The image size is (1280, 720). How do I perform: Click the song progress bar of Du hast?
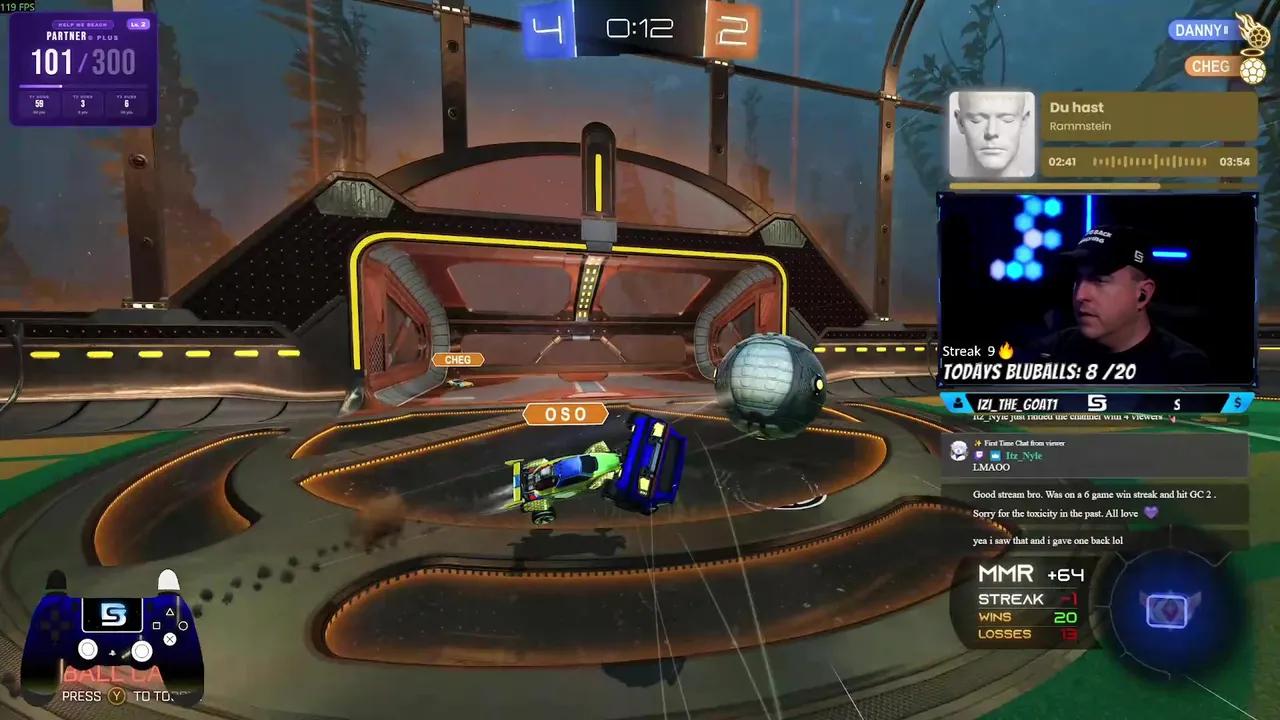(1150, 161)
